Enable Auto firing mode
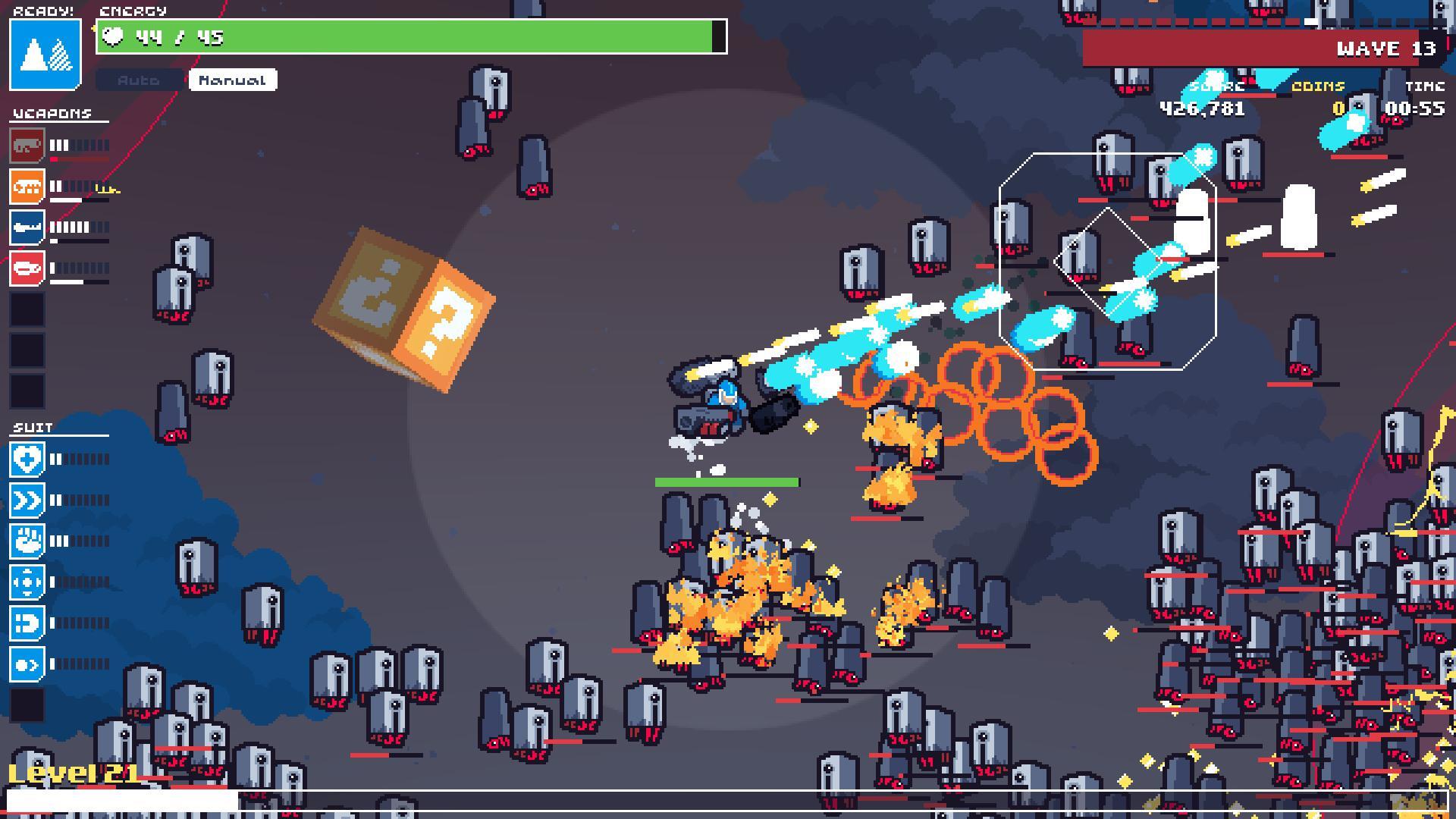The image size is (1456, 819). pyautogui.click(x=138, y=80)
